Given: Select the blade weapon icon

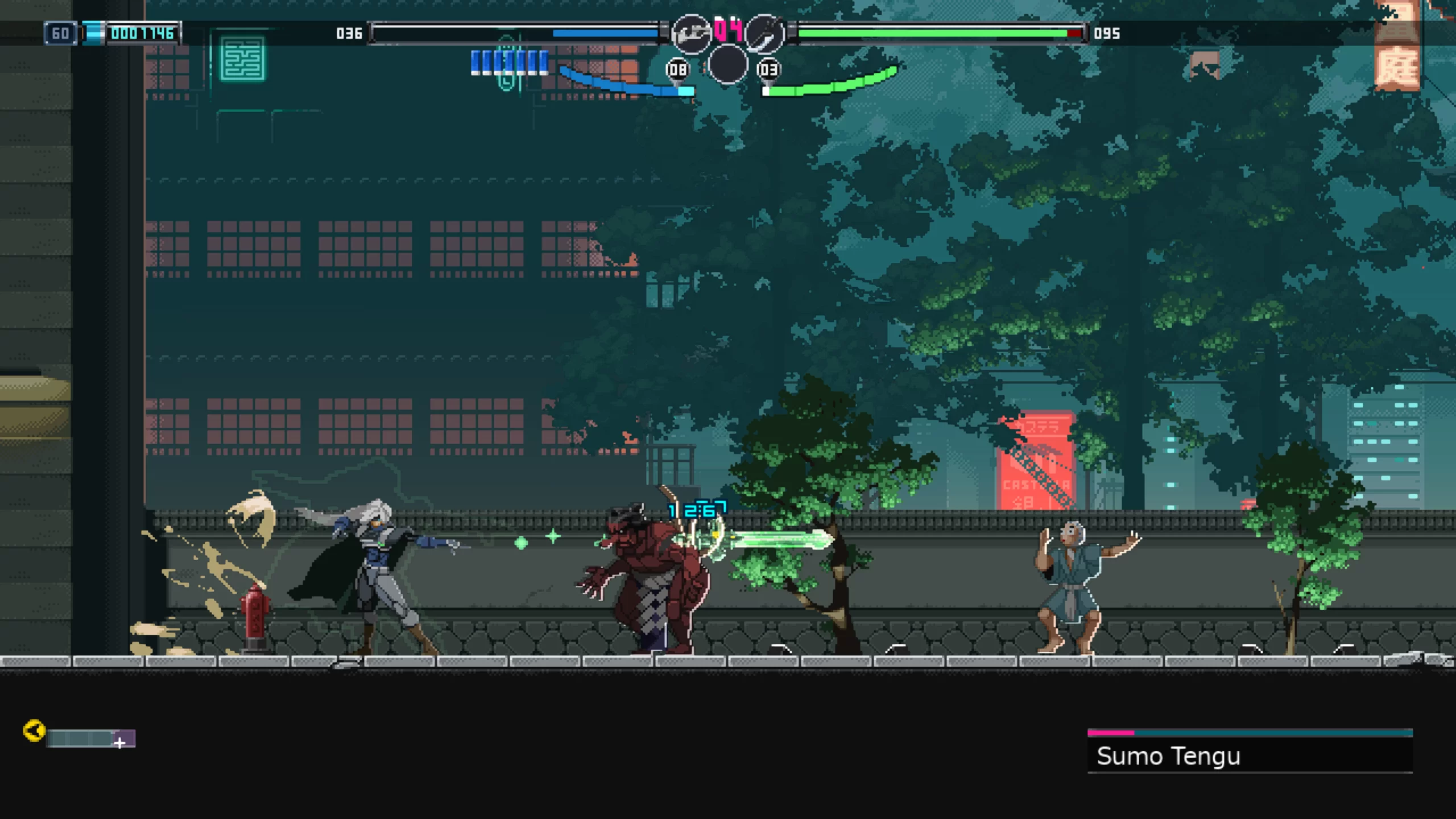Looking at the screenshot, I should click(x=764, y=34).
